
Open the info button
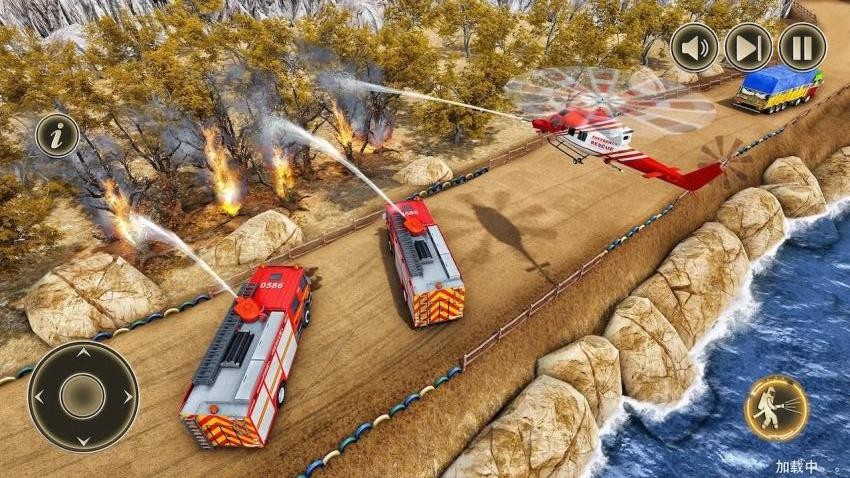57,135
